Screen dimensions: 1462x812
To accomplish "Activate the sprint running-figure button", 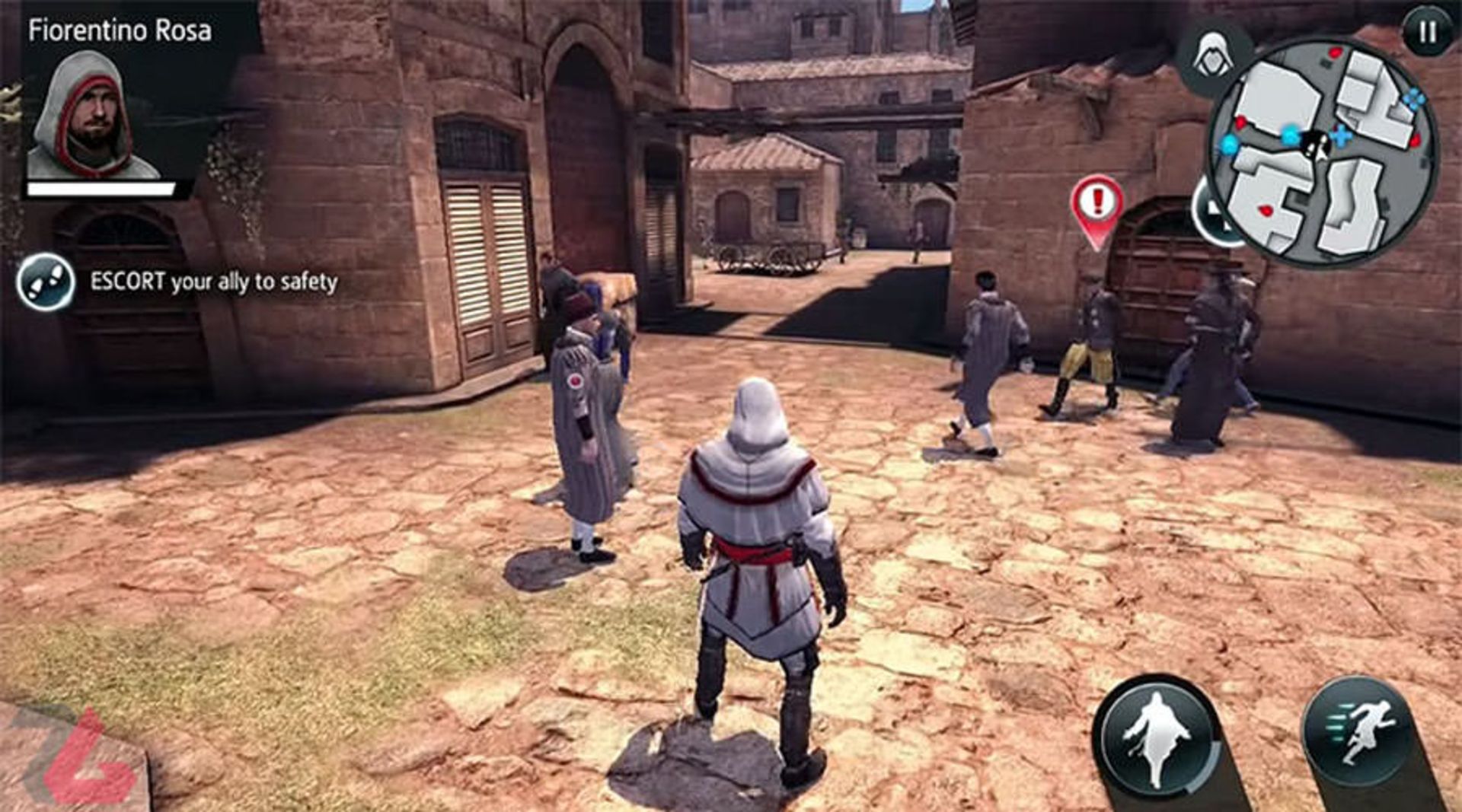I will click(1361, 731).
